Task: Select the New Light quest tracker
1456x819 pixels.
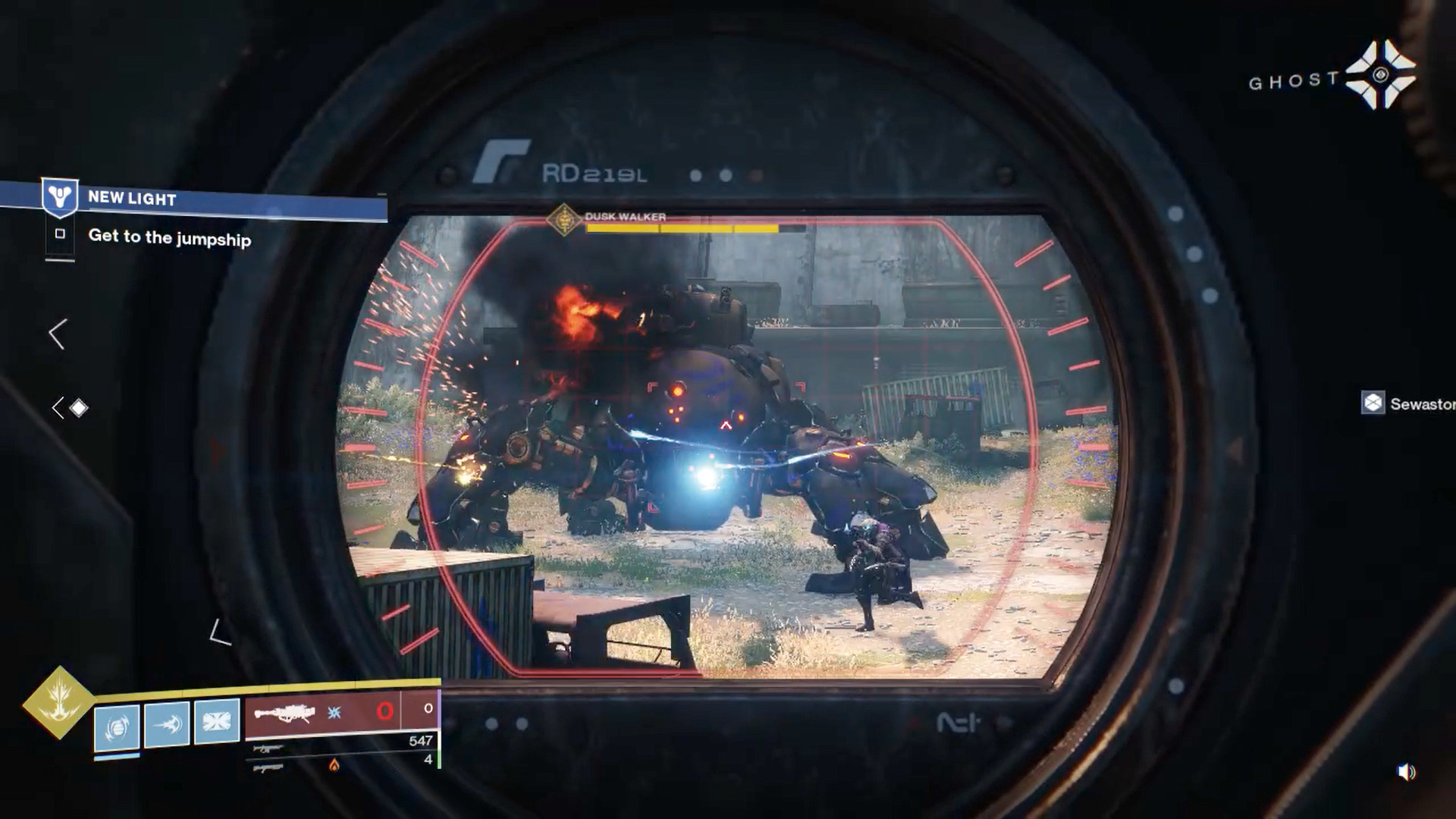Action: pos(132,199)
